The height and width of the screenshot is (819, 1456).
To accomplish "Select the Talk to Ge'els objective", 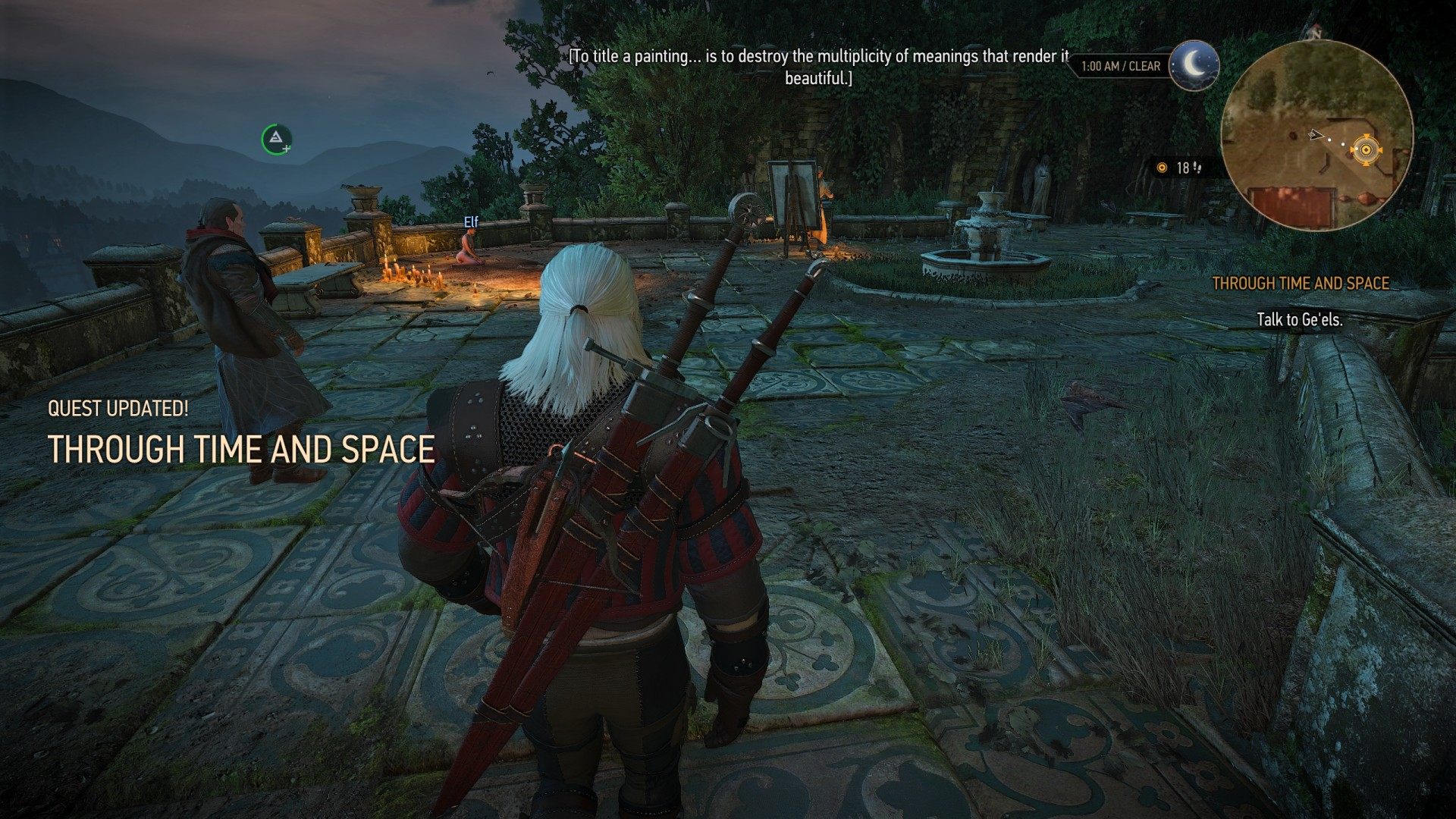I will [1299, 320].
